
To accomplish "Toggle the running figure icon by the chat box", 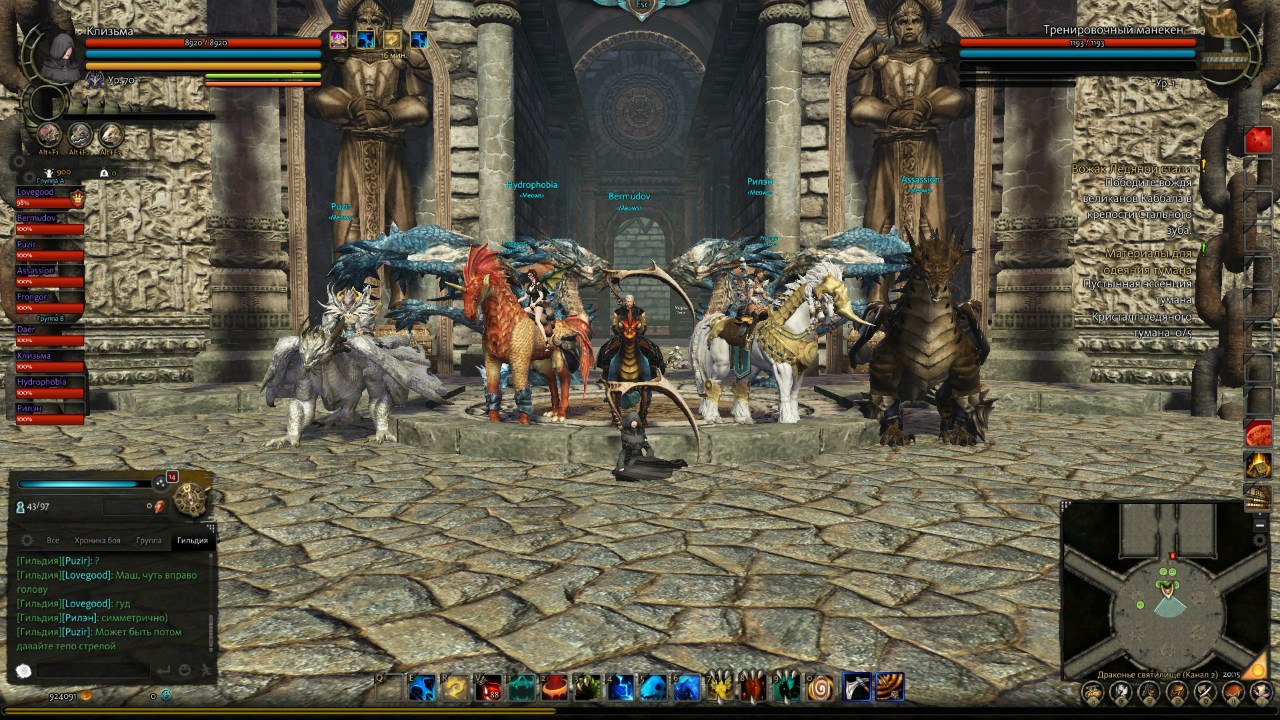I will [x=207, y=670].
